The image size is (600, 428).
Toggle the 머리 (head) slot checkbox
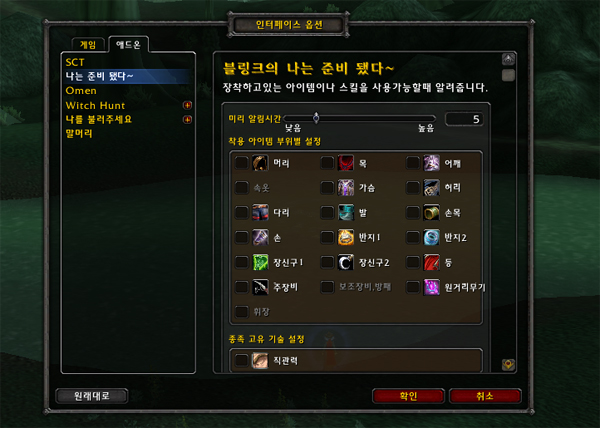[241, 162]
